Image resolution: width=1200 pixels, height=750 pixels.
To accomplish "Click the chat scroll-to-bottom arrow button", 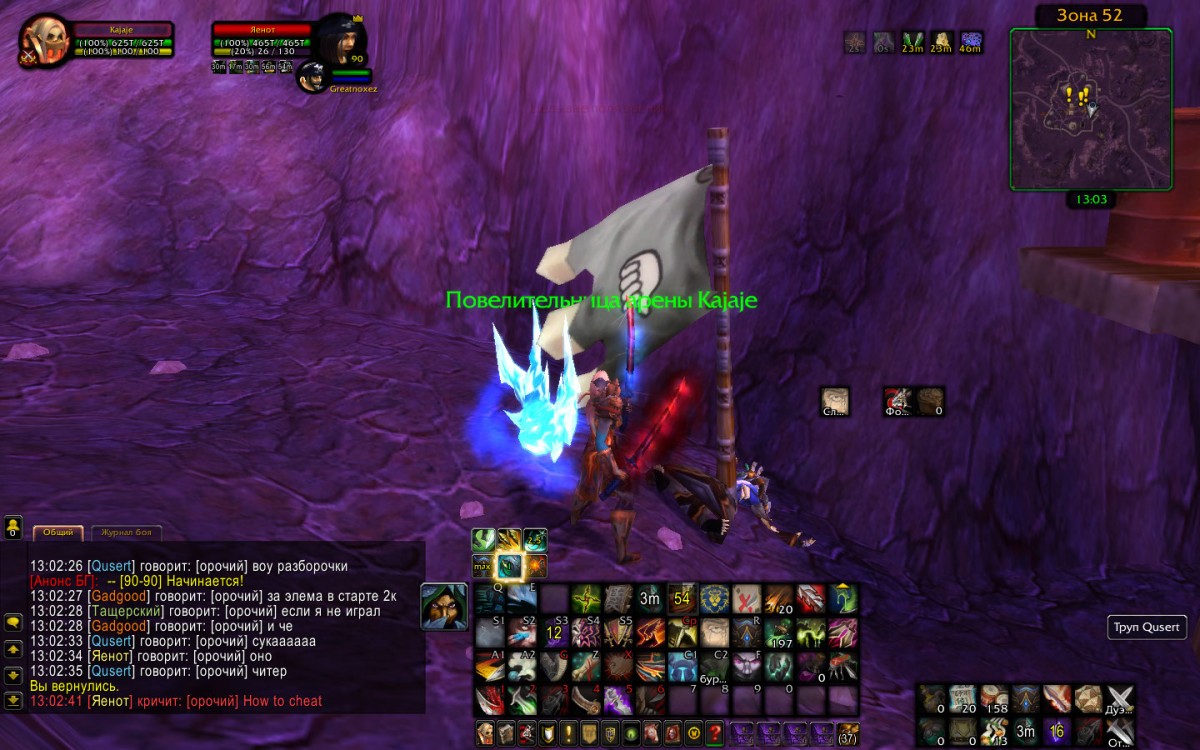I will tap(14, 700).
